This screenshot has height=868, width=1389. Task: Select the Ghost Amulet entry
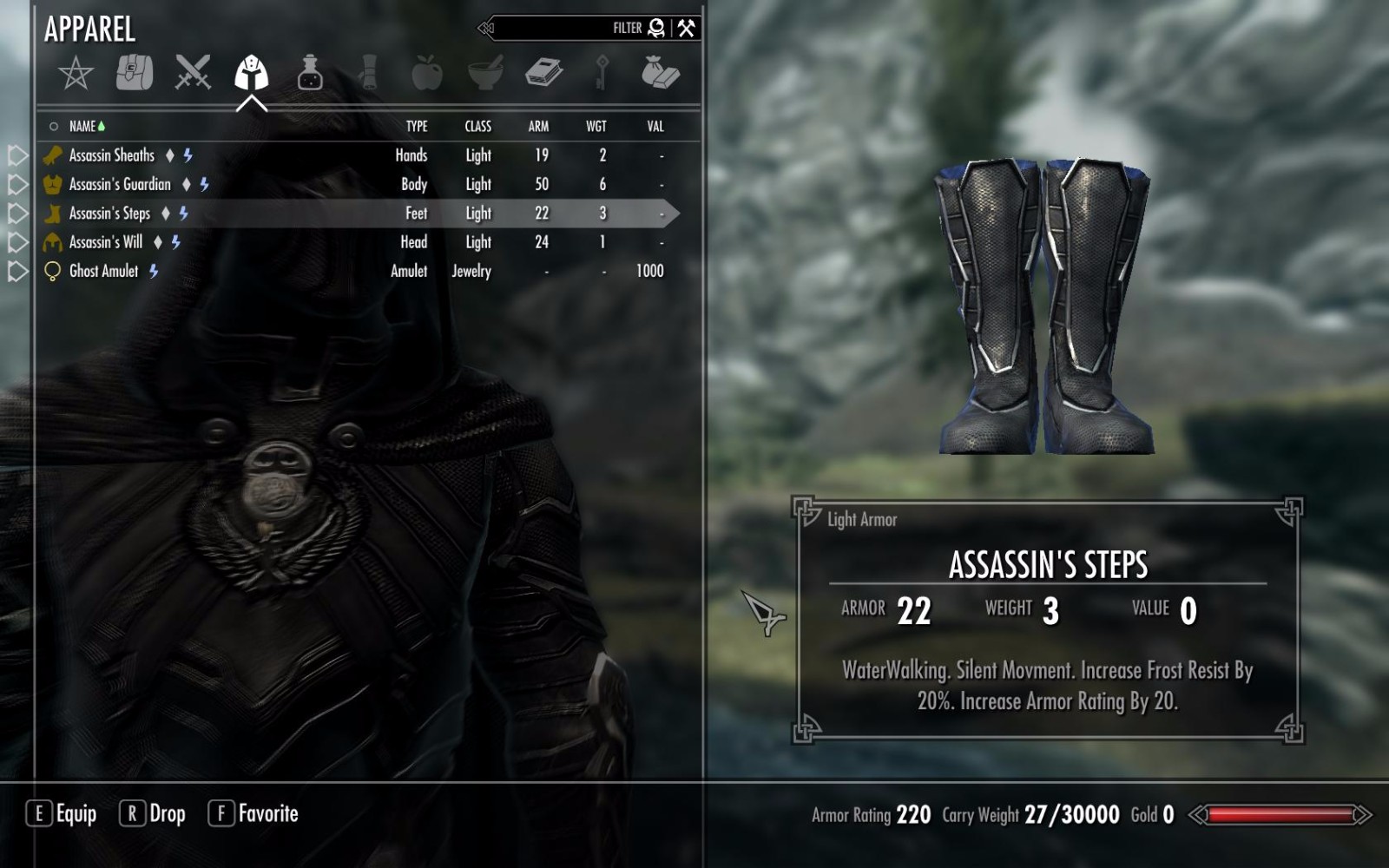(103, 271)
